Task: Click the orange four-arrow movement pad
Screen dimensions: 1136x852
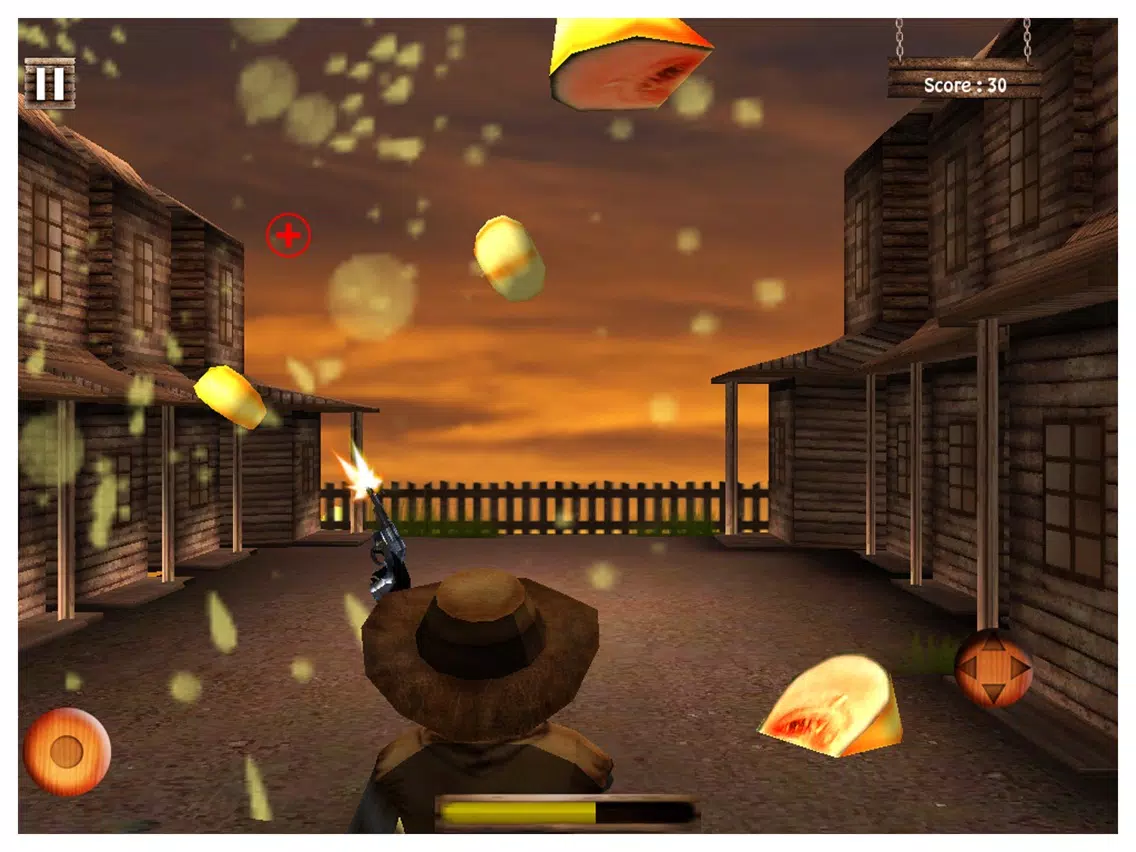Action: tap(993, 668)
